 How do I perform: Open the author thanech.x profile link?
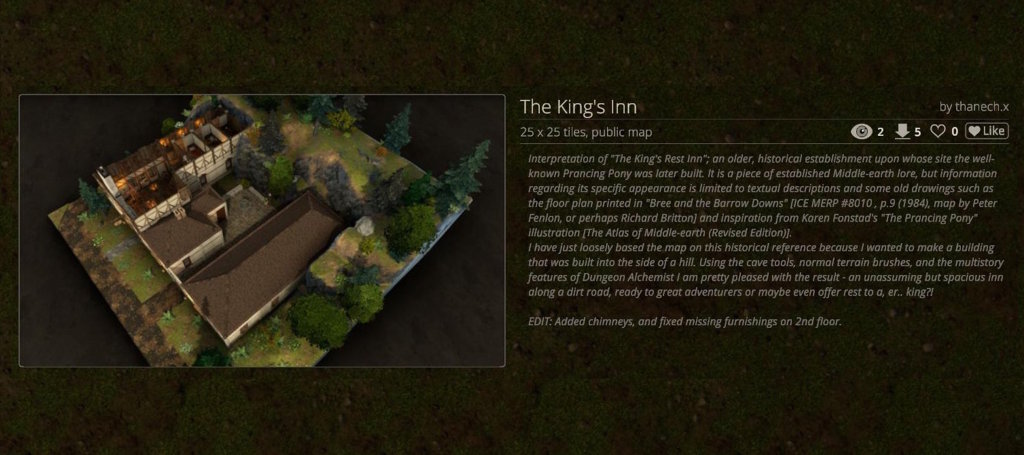click(x=981, y=106)
